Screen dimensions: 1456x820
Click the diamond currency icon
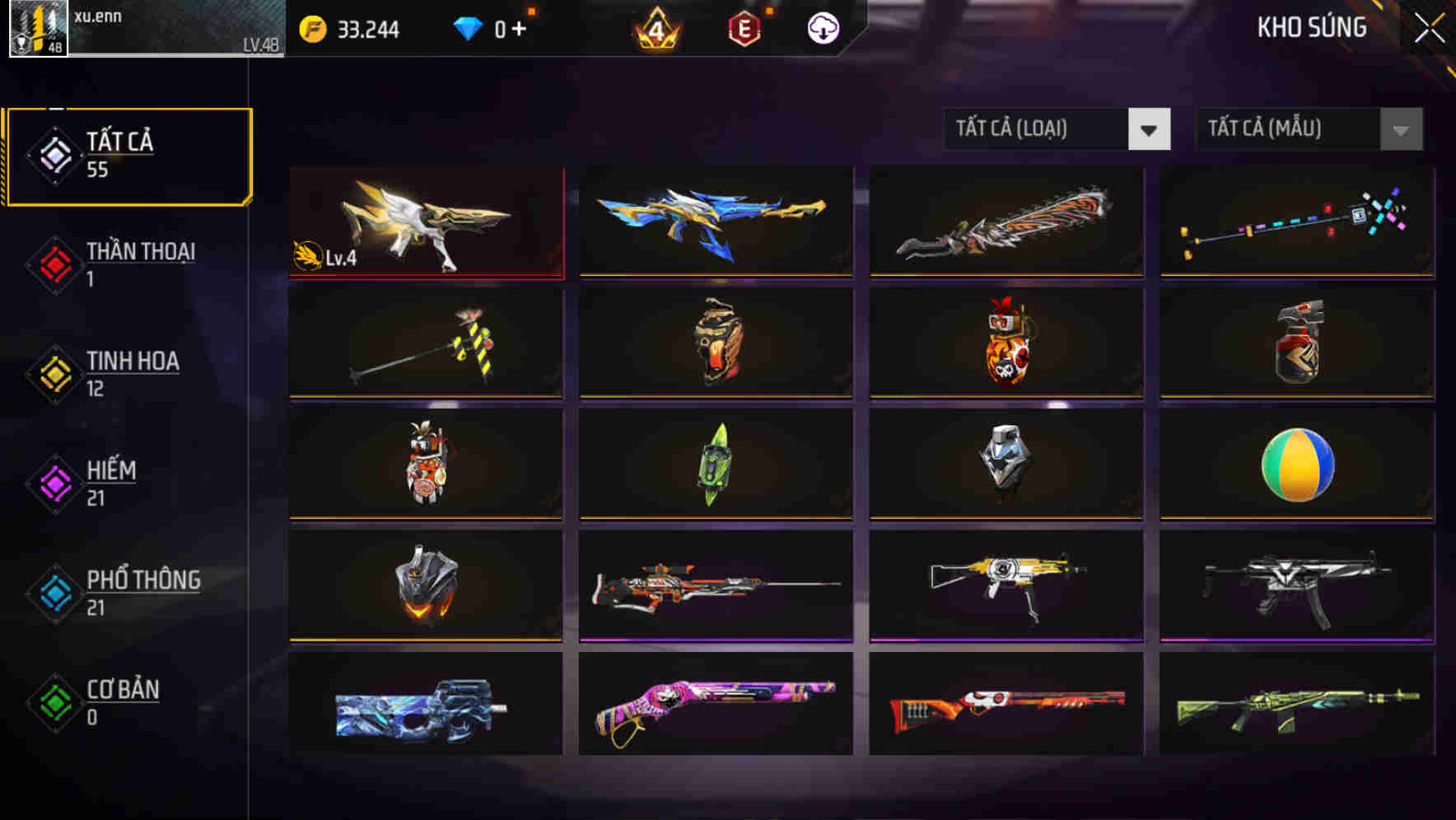click(469, 27)
